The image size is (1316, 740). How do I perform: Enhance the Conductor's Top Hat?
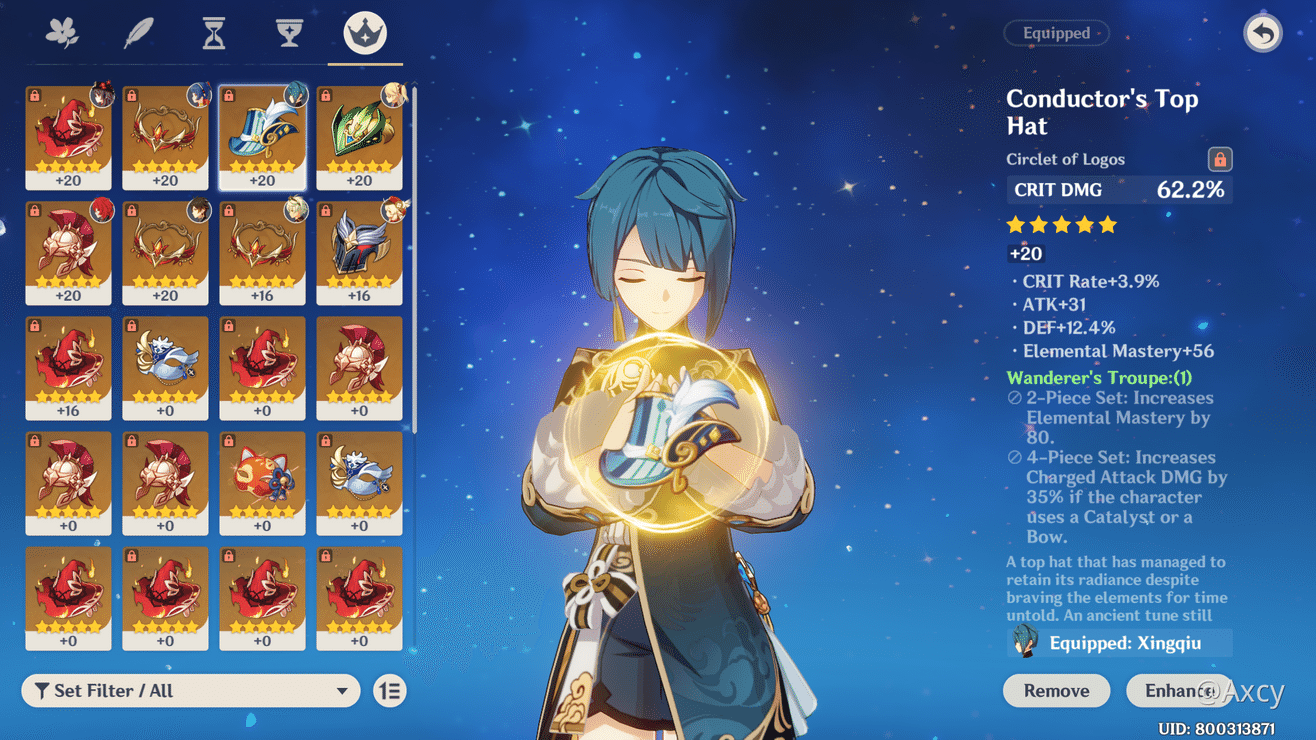point(1177,691)
